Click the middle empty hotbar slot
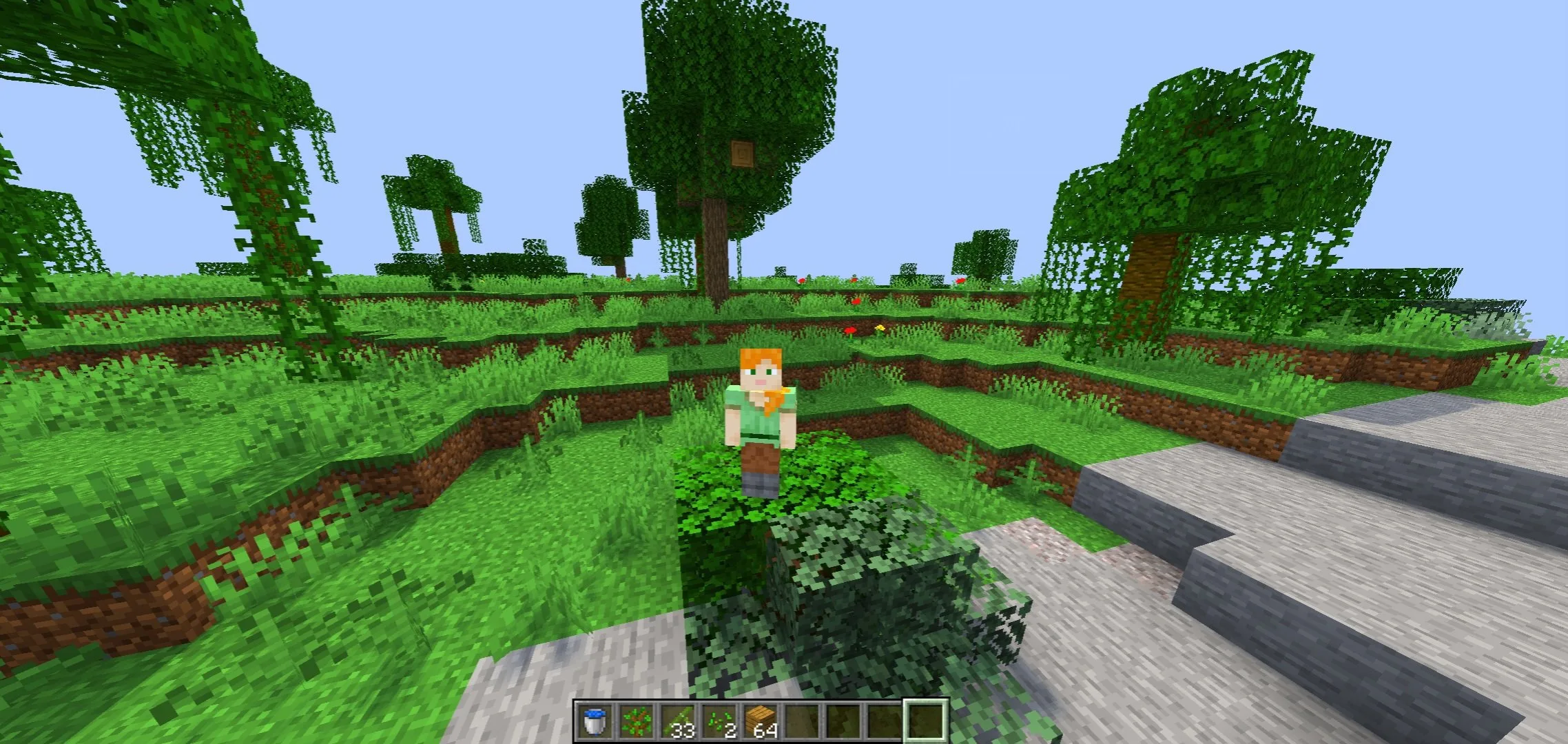Image resolution: width=1568 pixels, height=744 pixels. tap(844, 720)
